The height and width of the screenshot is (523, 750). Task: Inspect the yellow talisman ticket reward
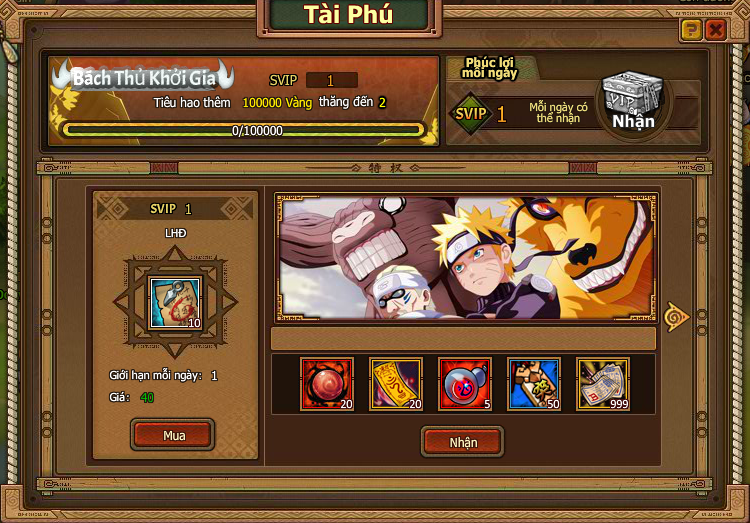(x=396, y=384)
